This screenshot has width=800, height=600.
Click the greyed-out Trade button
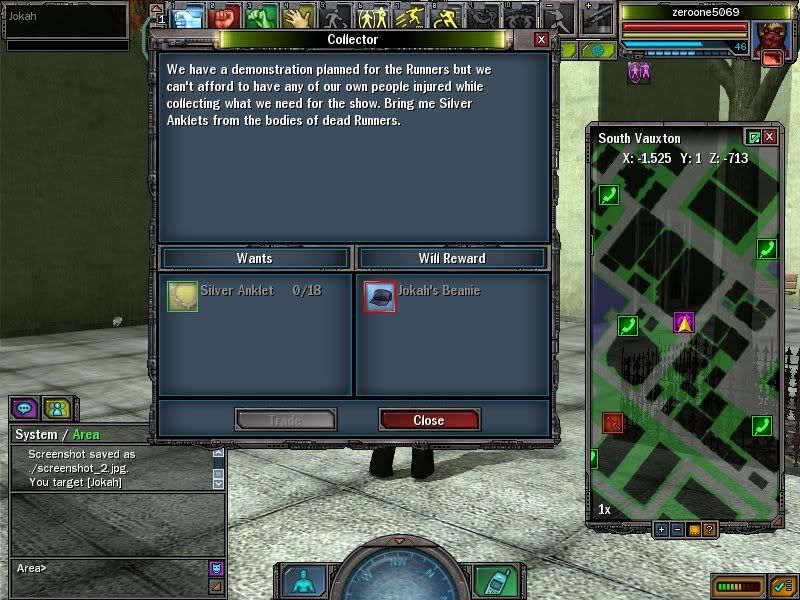pyautogui.click(x=285, y=420)
